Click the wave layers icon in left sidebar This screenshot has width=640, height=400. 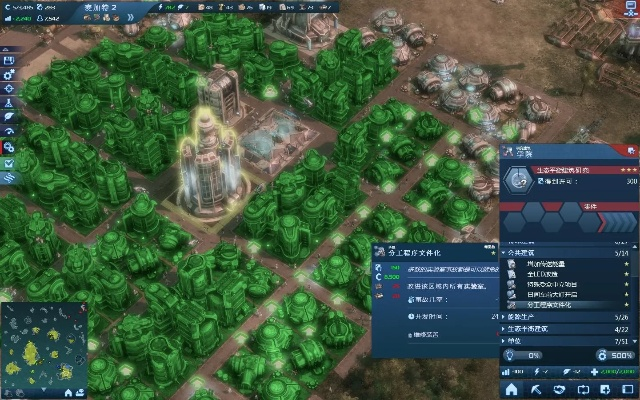9,177
